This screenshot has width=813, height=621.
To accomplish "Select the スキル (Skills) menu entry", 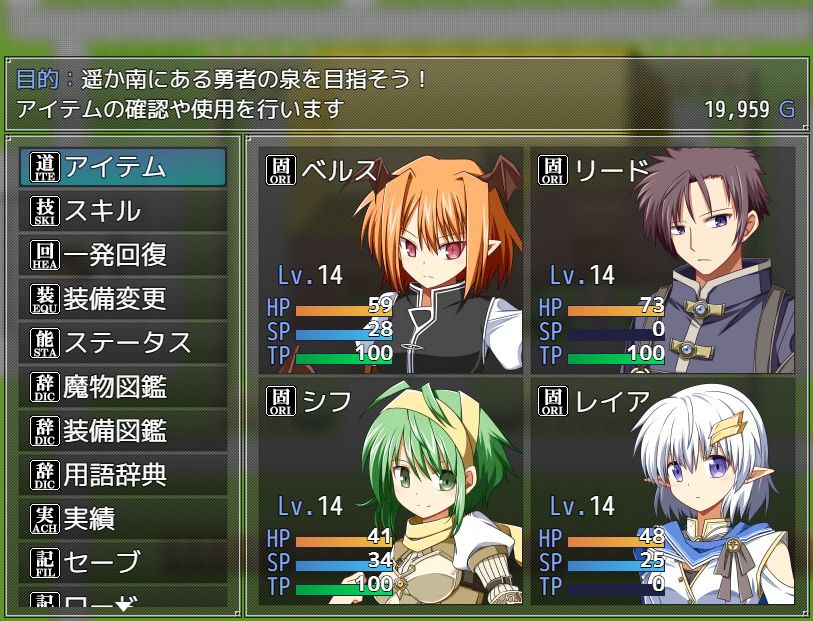I will (x=123, y=211).
